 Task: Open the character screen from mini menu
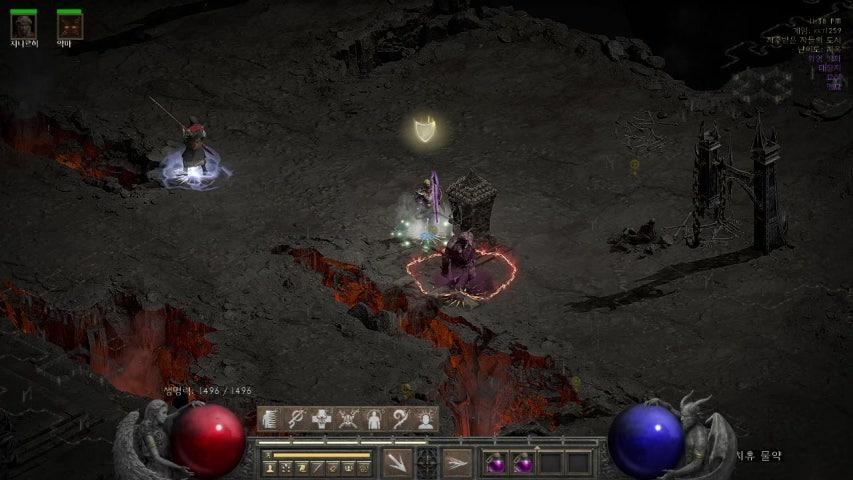pyautogui.click(x=270, y=468)
